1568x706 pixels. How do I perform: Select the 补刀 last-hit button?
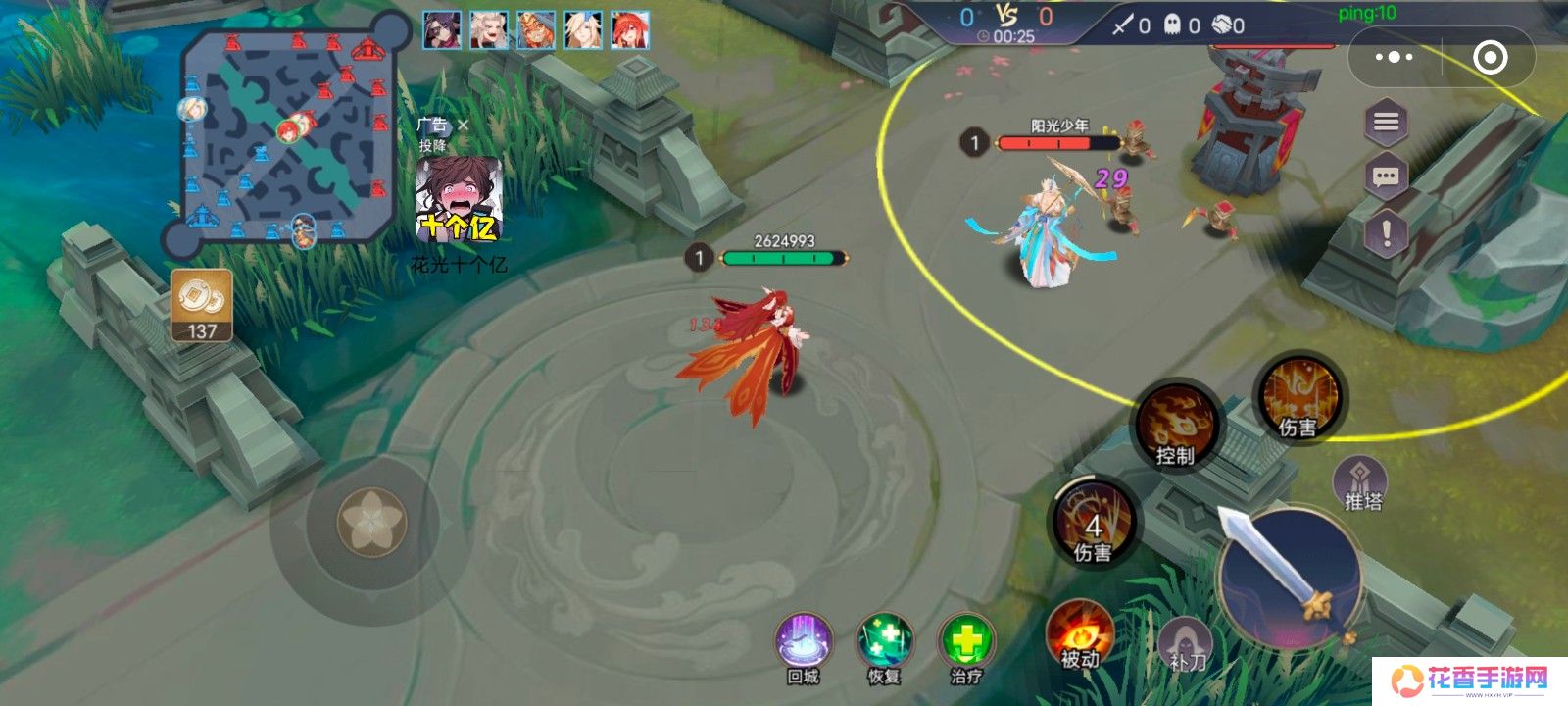1187,646
